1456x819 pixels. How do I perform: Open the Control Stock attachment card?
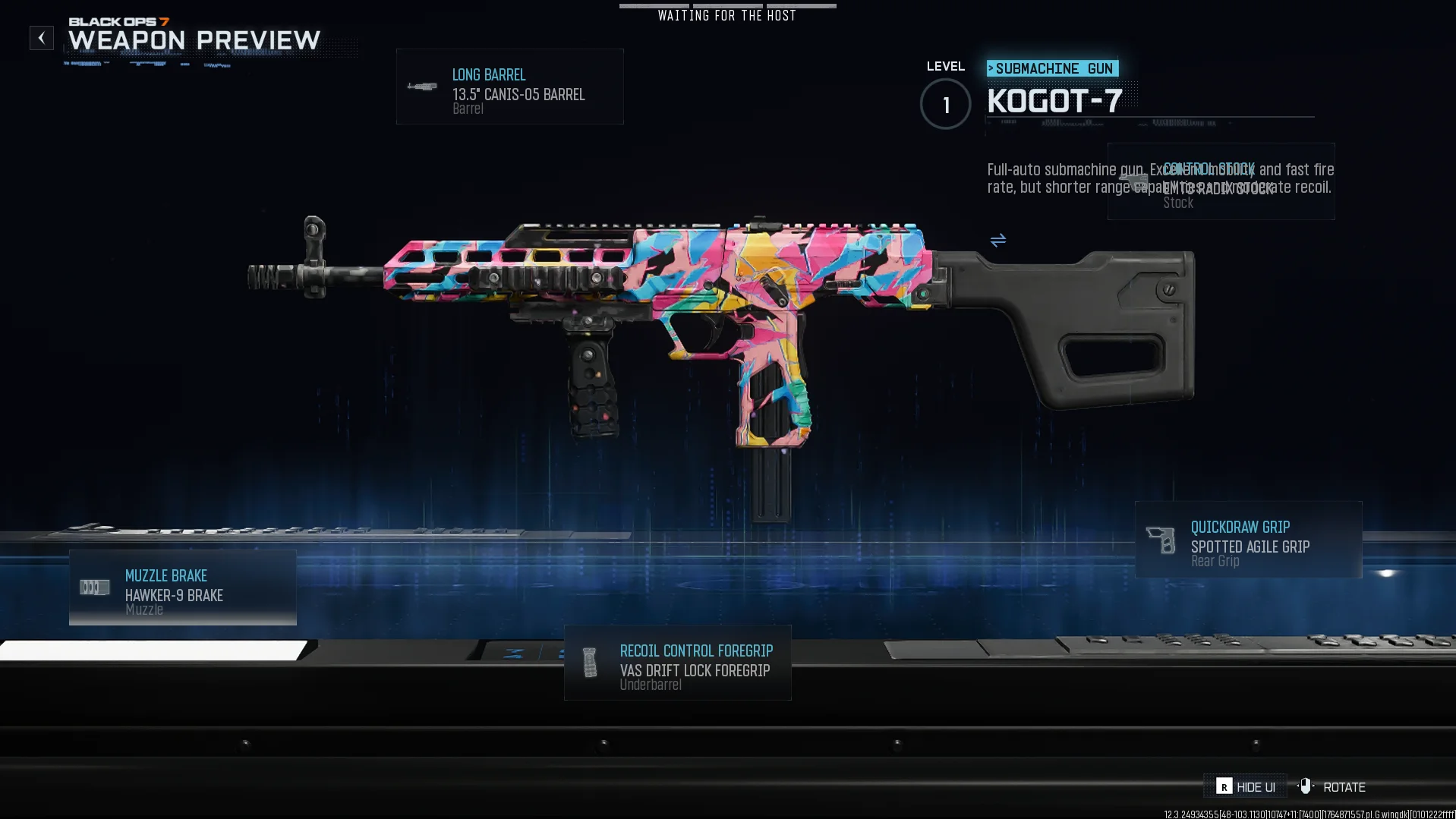1221,182
